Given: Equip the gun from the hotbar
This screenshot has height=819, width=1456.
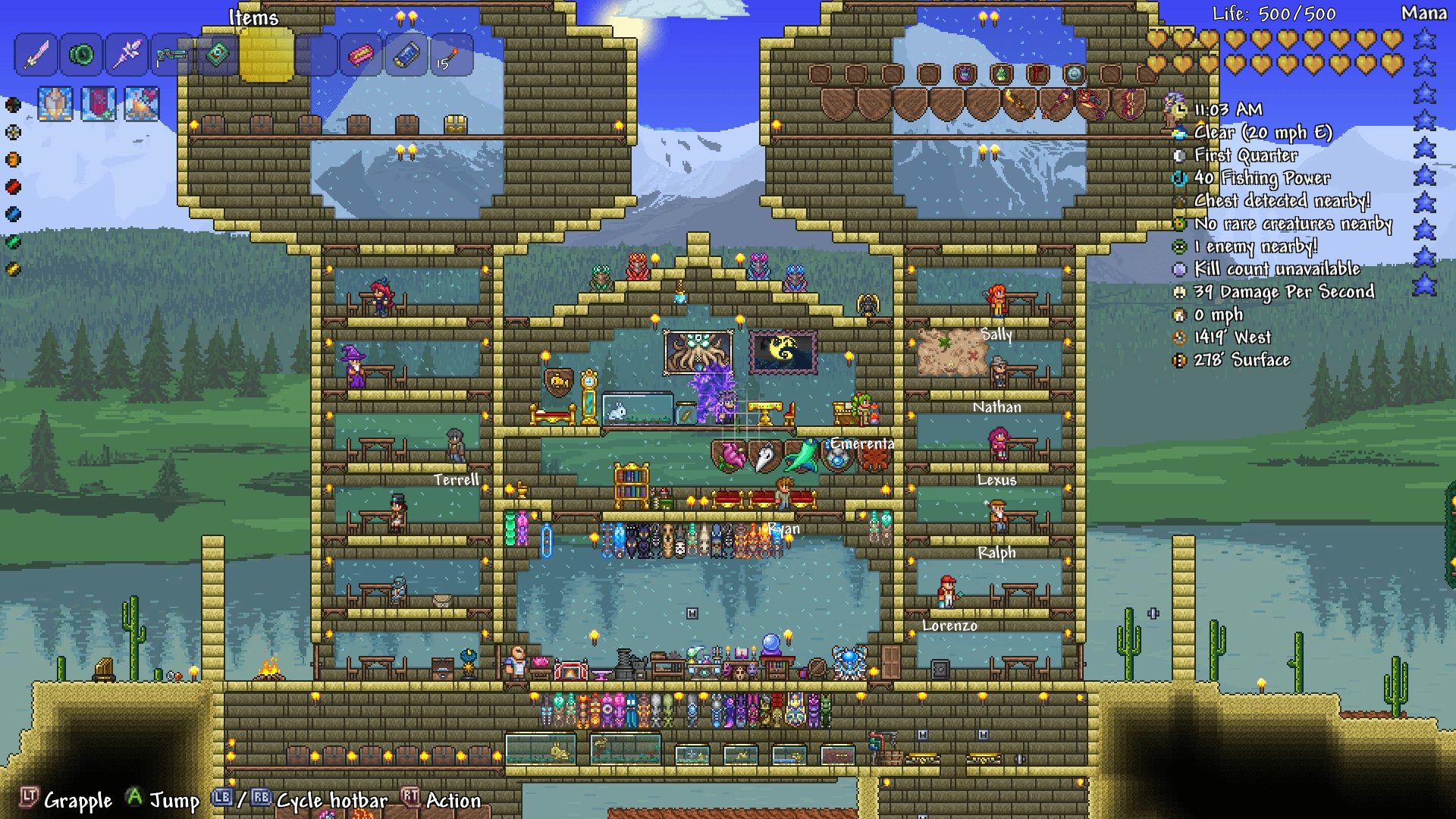Looking at the screenshot, I should click(x=170, y=55).
